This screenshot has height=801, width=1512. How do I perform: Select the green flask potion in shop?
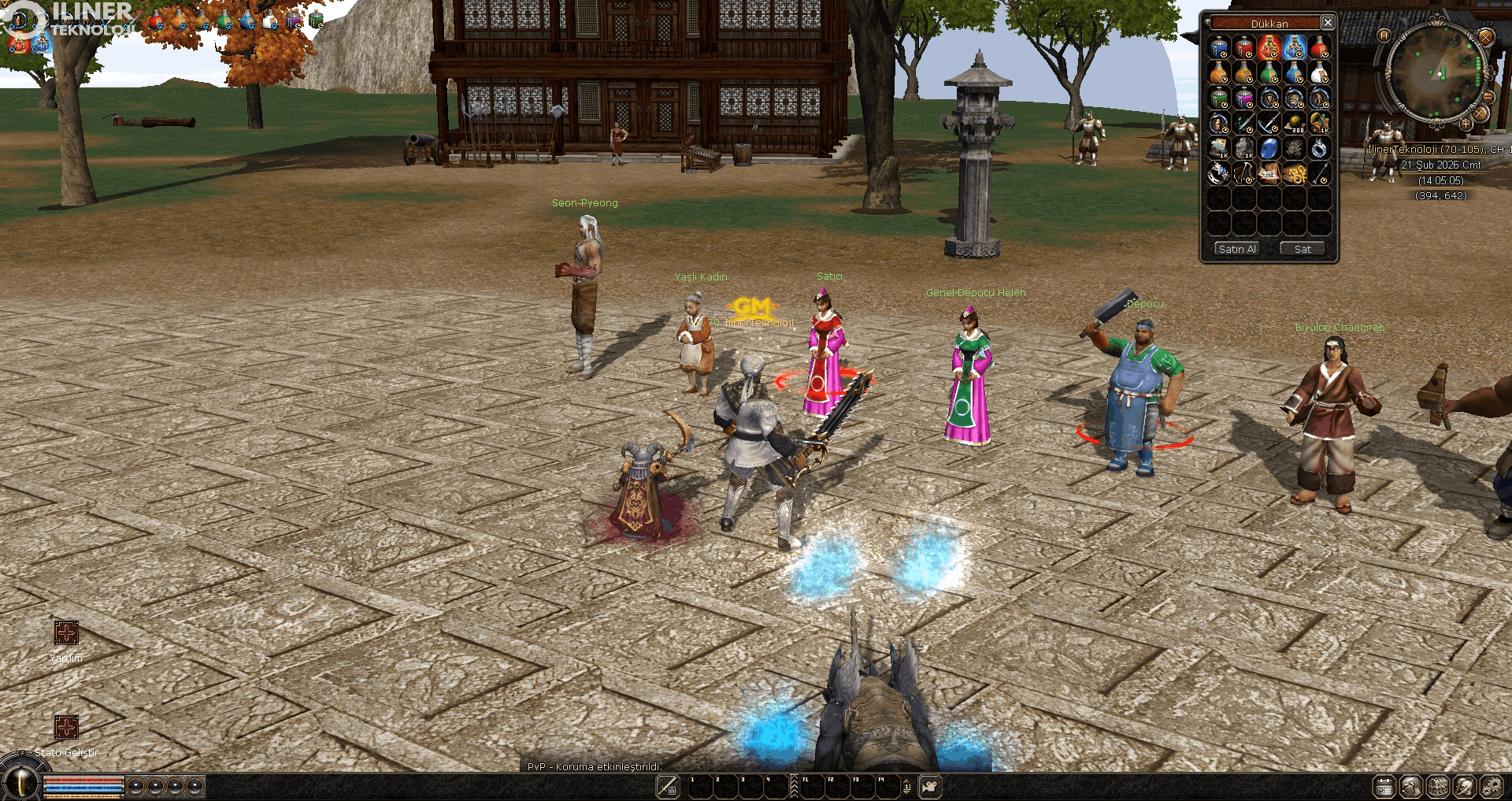point(1269,73)
